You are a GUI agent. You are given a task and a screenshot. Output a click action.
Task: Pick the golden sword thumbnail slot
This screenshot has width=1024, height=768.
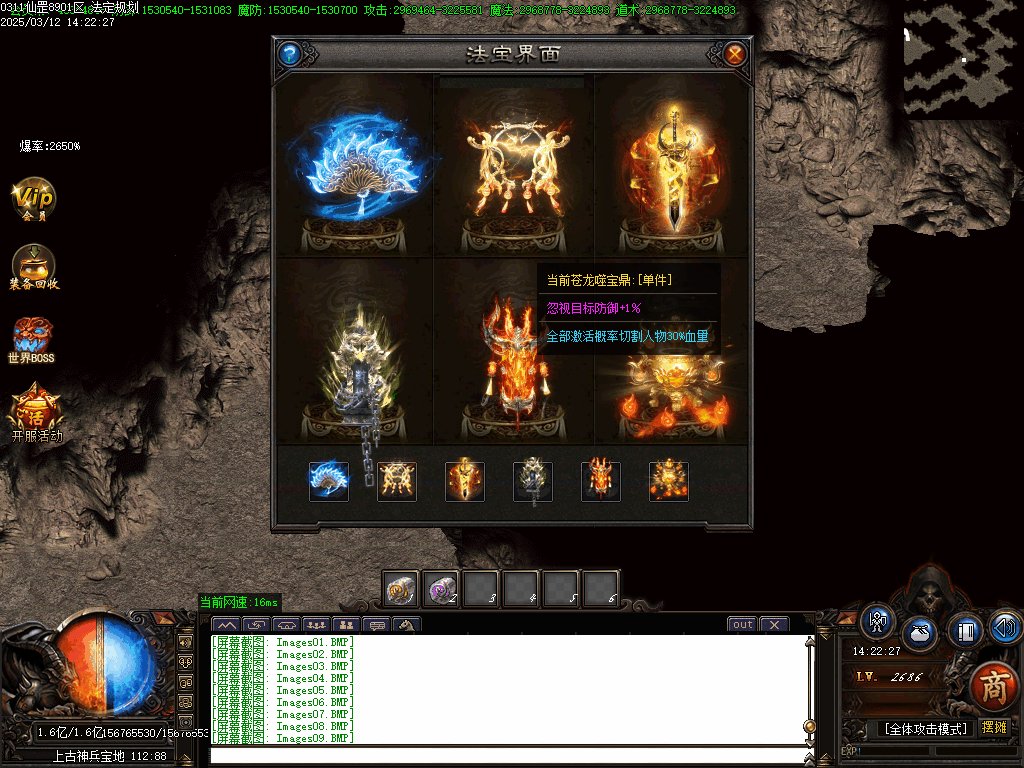(x=465, y=481)
